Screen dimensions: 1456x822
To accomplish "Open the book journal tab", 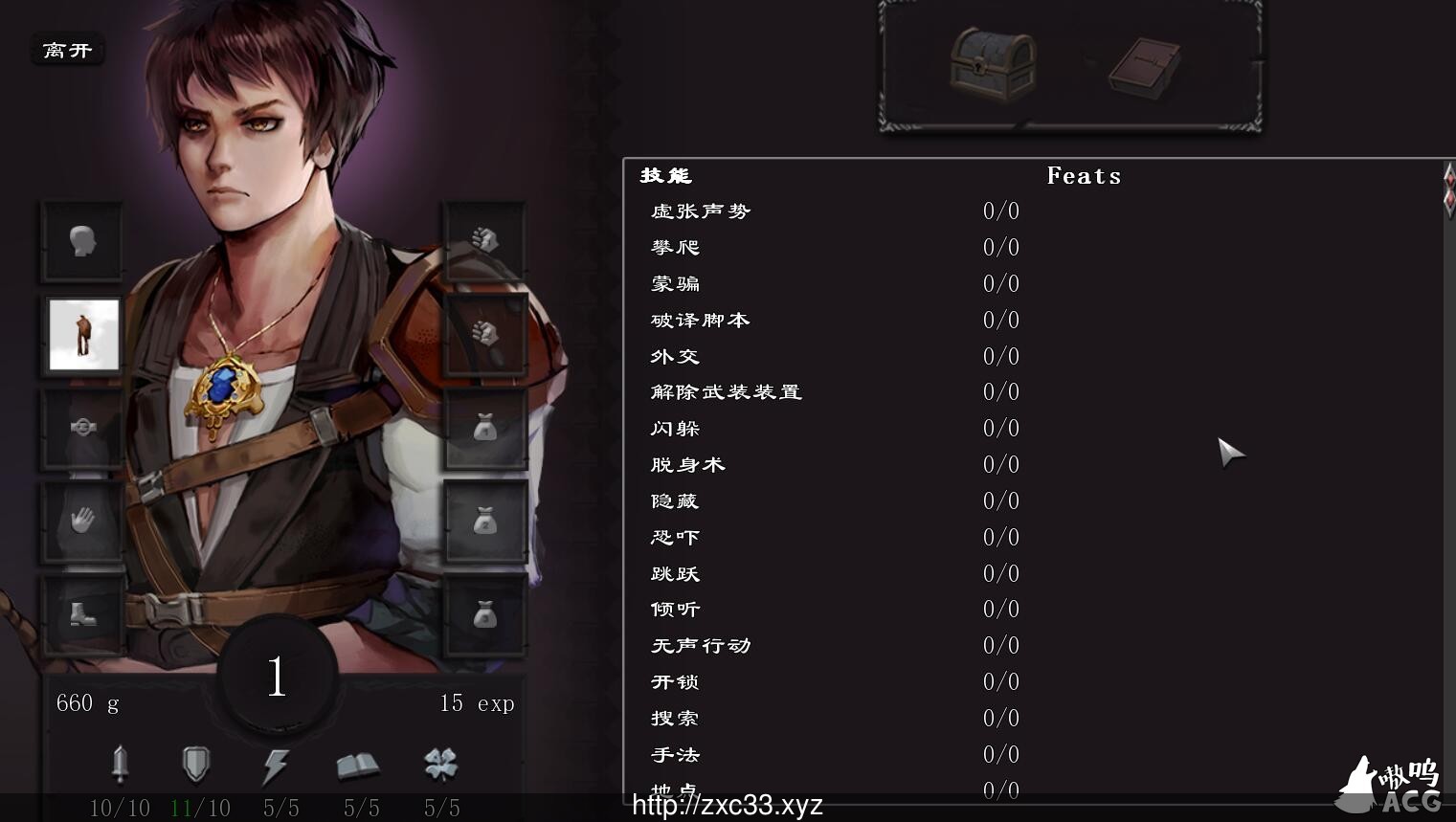I will tap(1145, 67).
